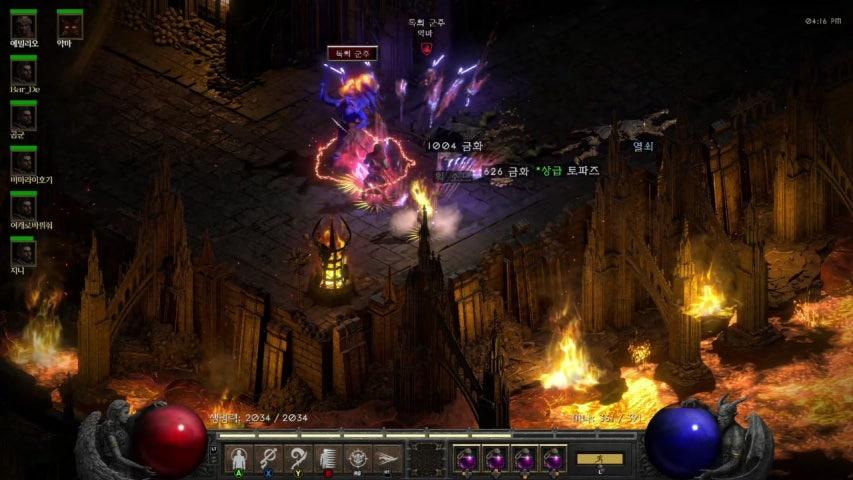Screen dimensions: 853x480
Task: Choose the 비마라이호기 party portrait
Action: point(23,161)
